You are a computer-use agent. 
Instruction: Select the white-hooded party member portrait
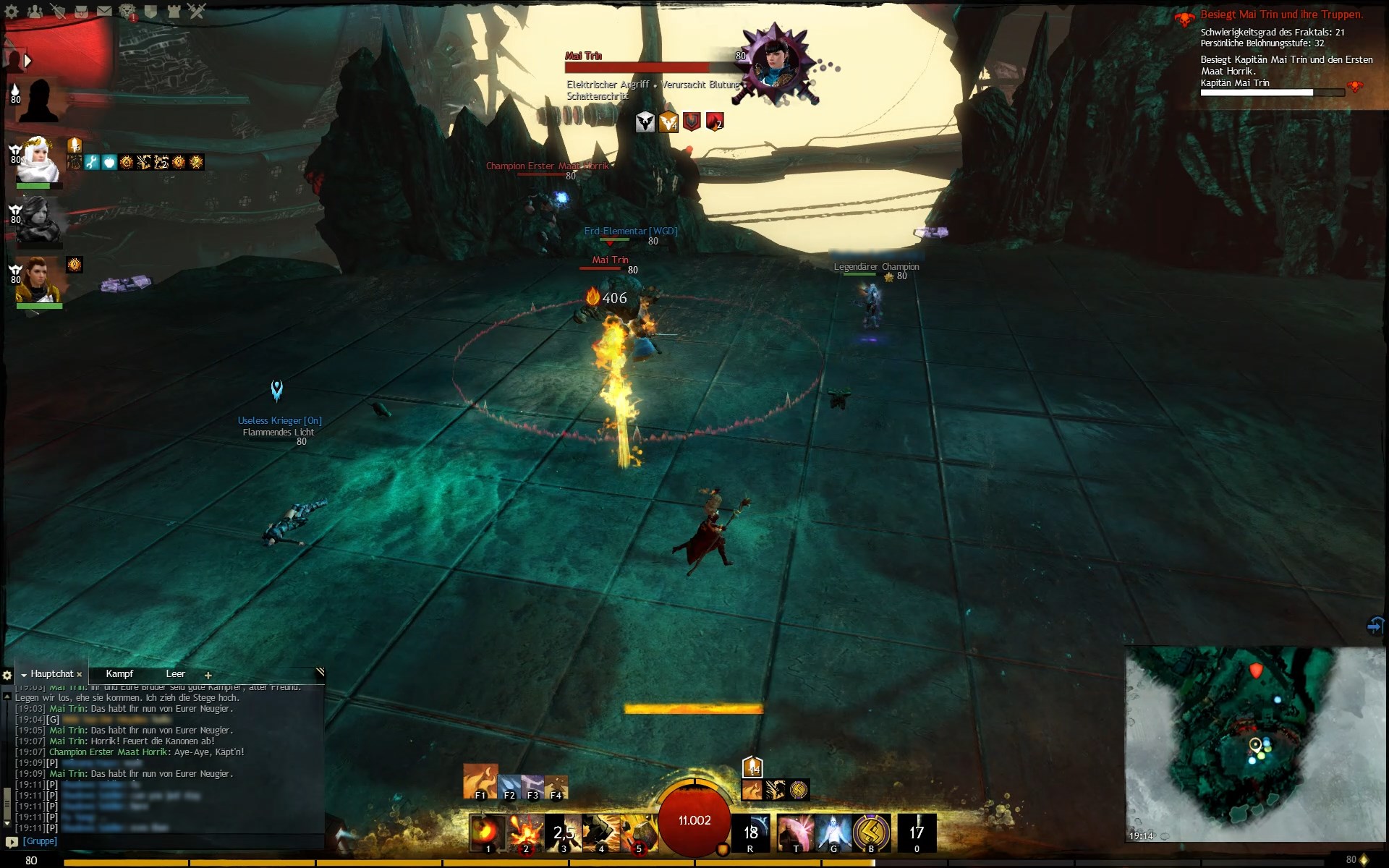tap(38, 161)
